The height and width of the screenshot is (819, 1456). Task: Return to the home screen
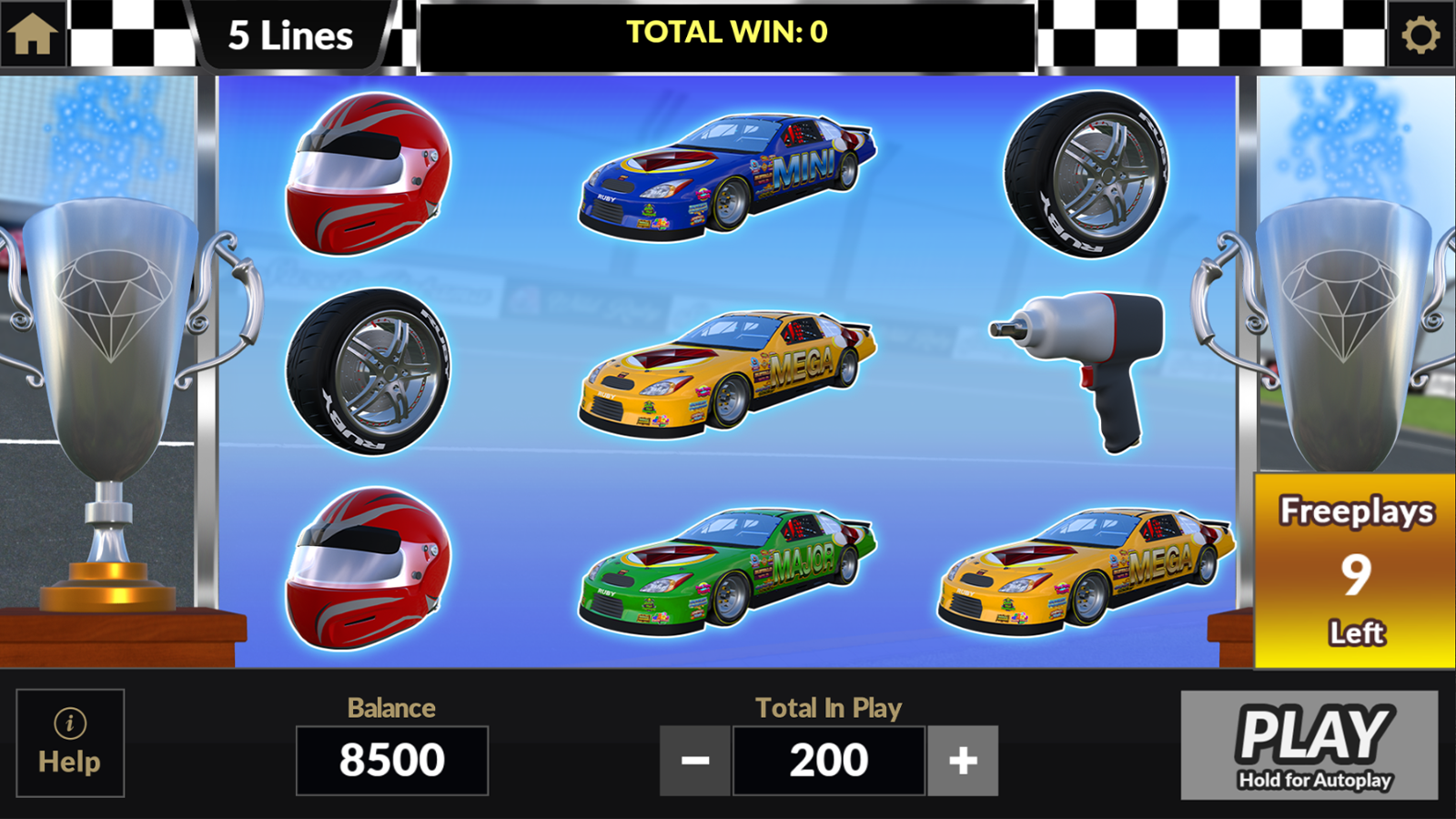pyautogui.click(x=33, y=35)
